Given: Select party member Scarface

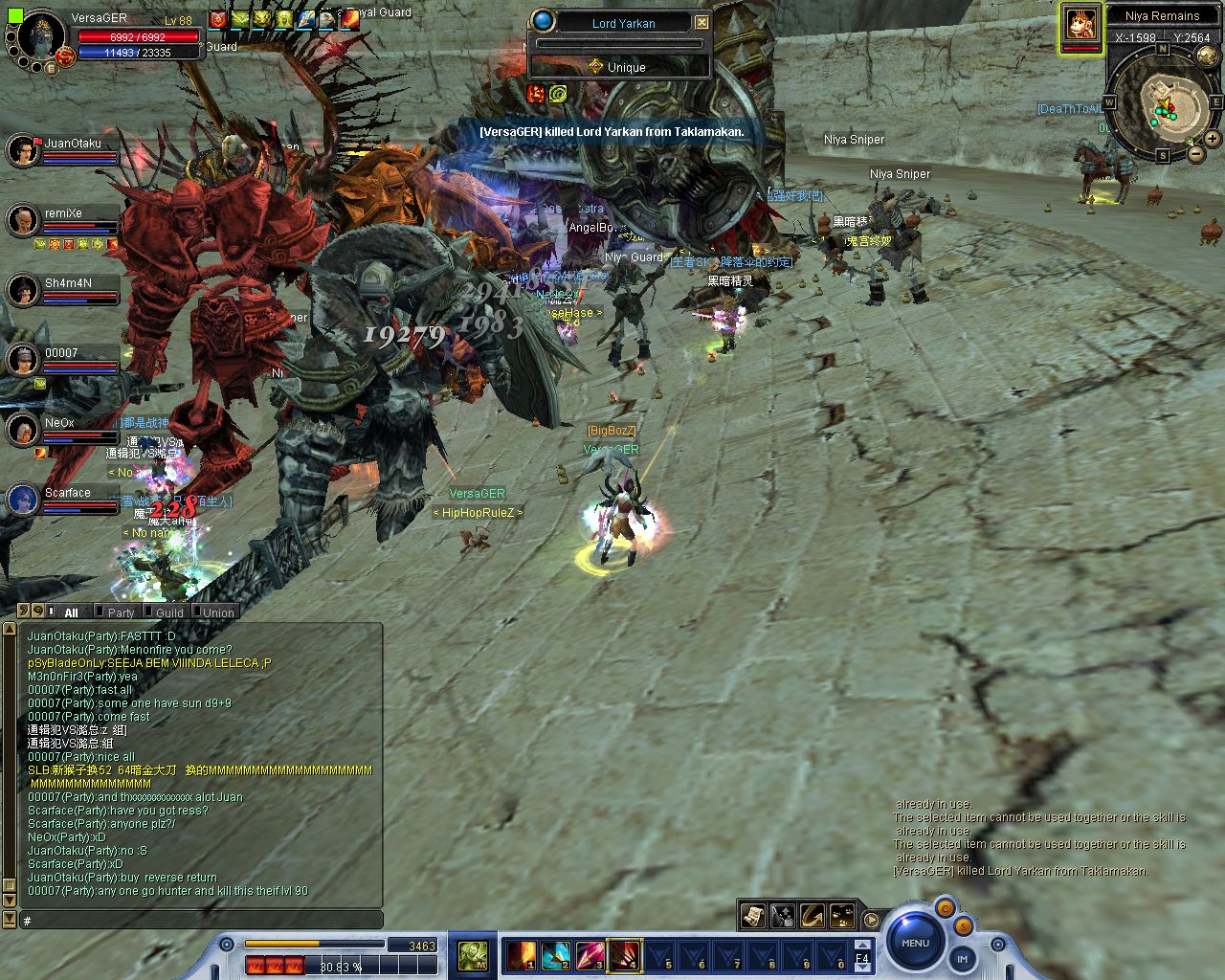Looking at the screenshot, I should [x=23, y=500].
